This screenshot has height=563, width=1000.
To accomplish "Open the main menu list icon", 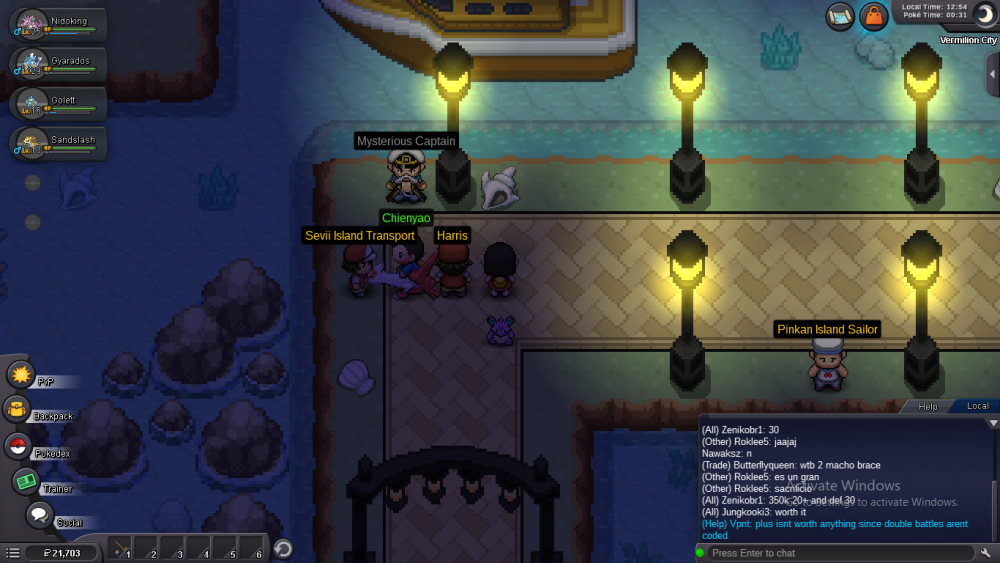I will (x=12, y=552).
